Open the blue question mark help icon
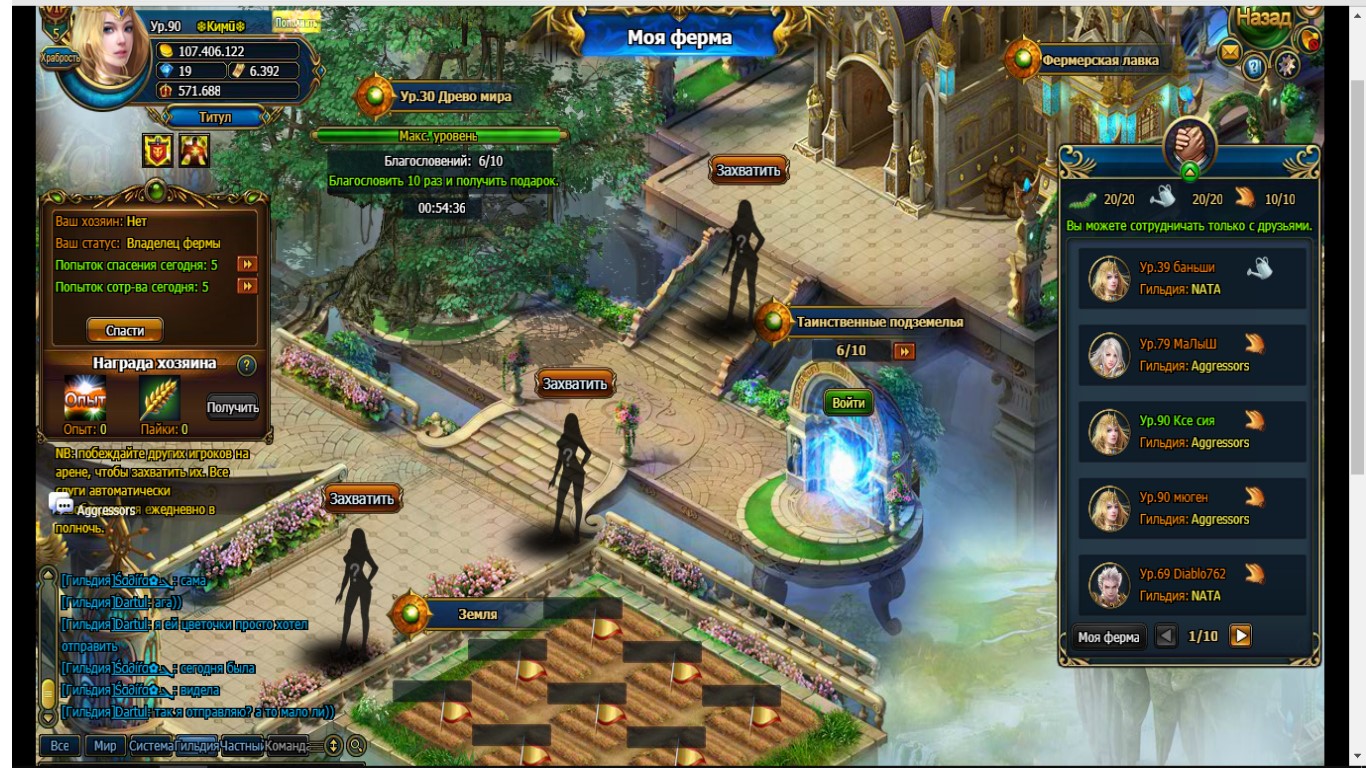 click(1255, 67)
